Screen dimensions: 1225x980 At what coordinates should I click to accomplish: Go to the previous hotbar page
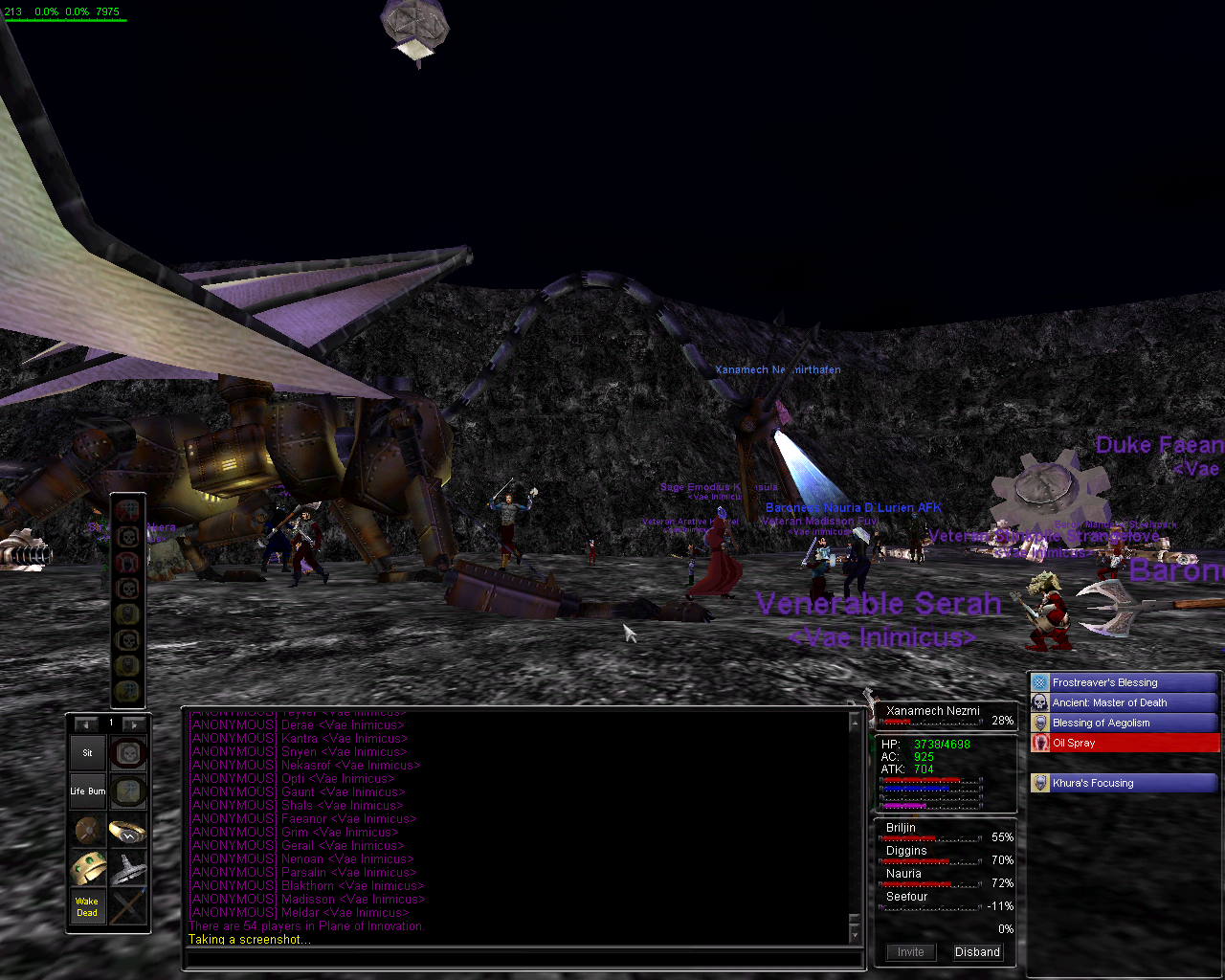(86, 724)
